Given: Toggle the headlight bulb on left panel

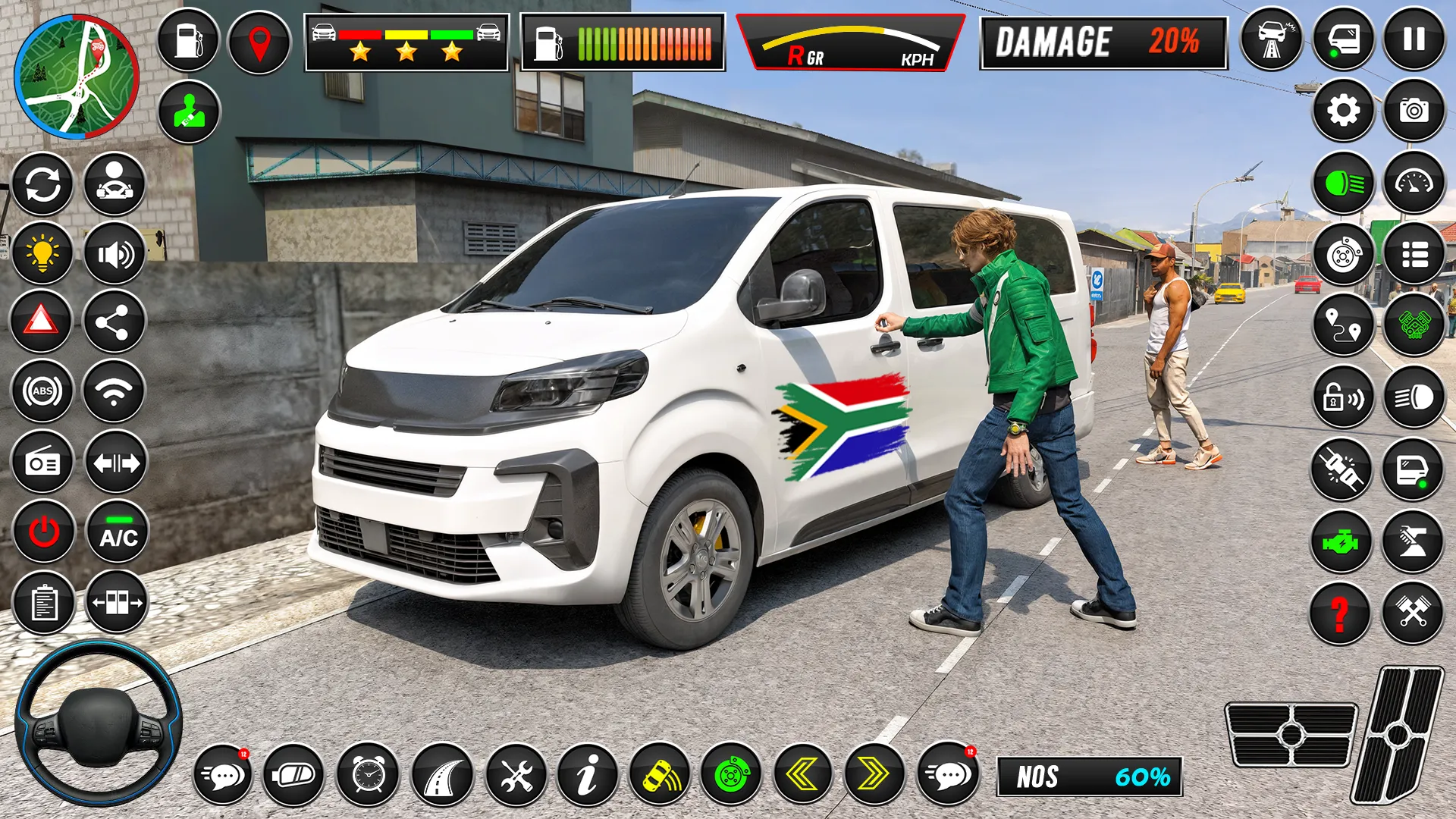Looking at the screenshot, I should [42, 253].
